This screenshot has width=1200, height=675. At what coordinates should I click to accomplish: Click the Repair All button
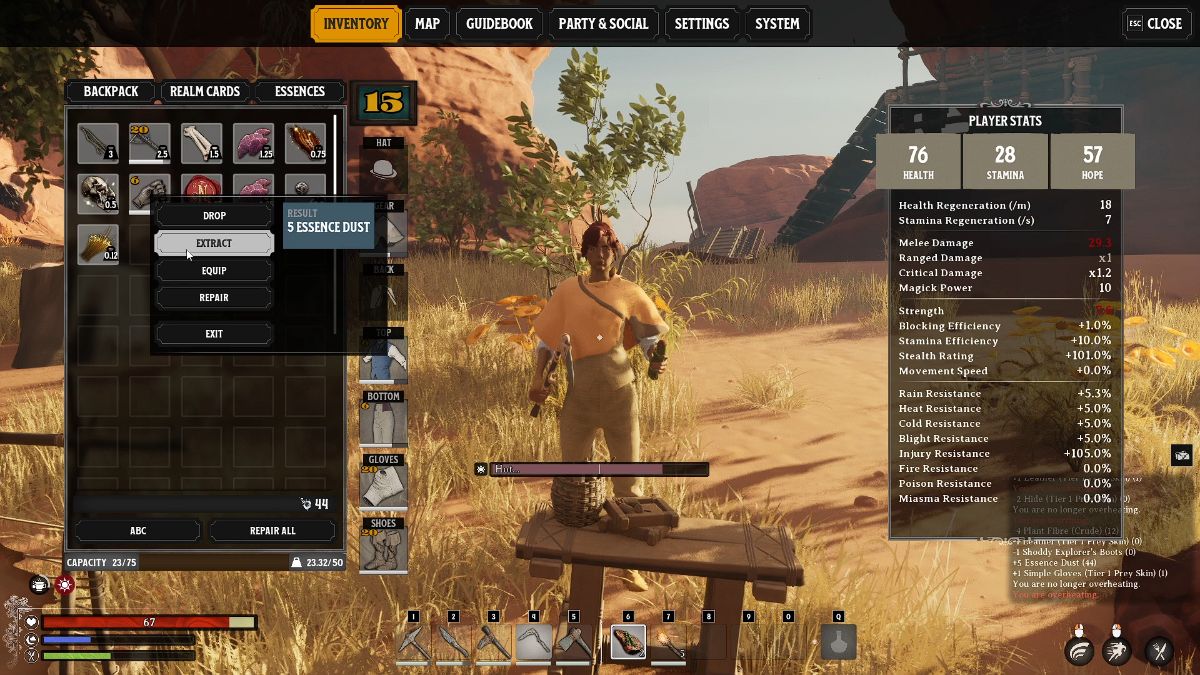tap(272, 530)
